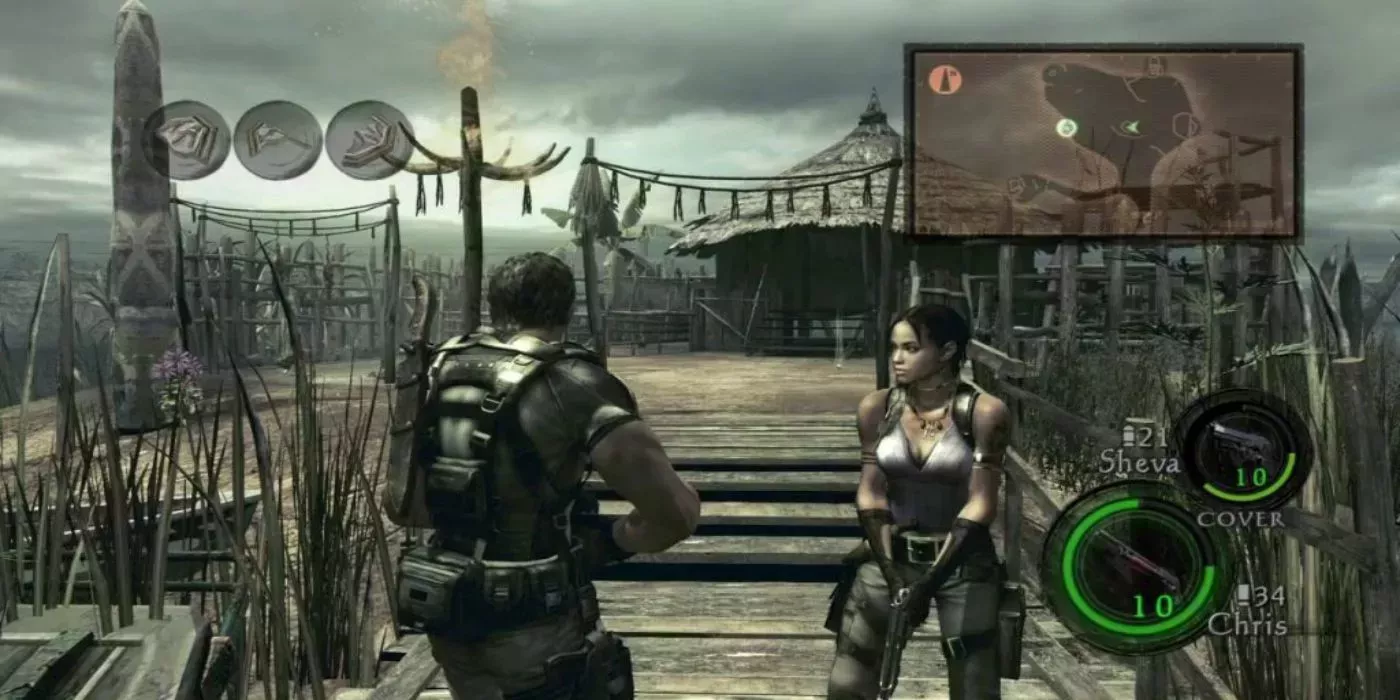Screen dimensions: 1400x700
Task: Click the glowing green circle map marker
Action: 1066,128
